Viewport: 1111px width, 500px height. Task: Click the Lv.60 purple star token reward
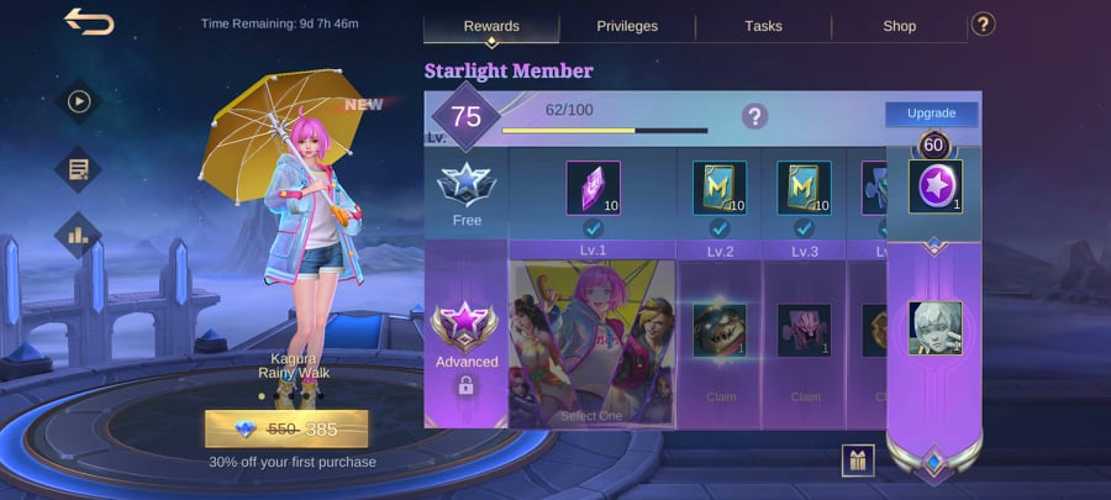pyautogui.click(x=935, y=187)
